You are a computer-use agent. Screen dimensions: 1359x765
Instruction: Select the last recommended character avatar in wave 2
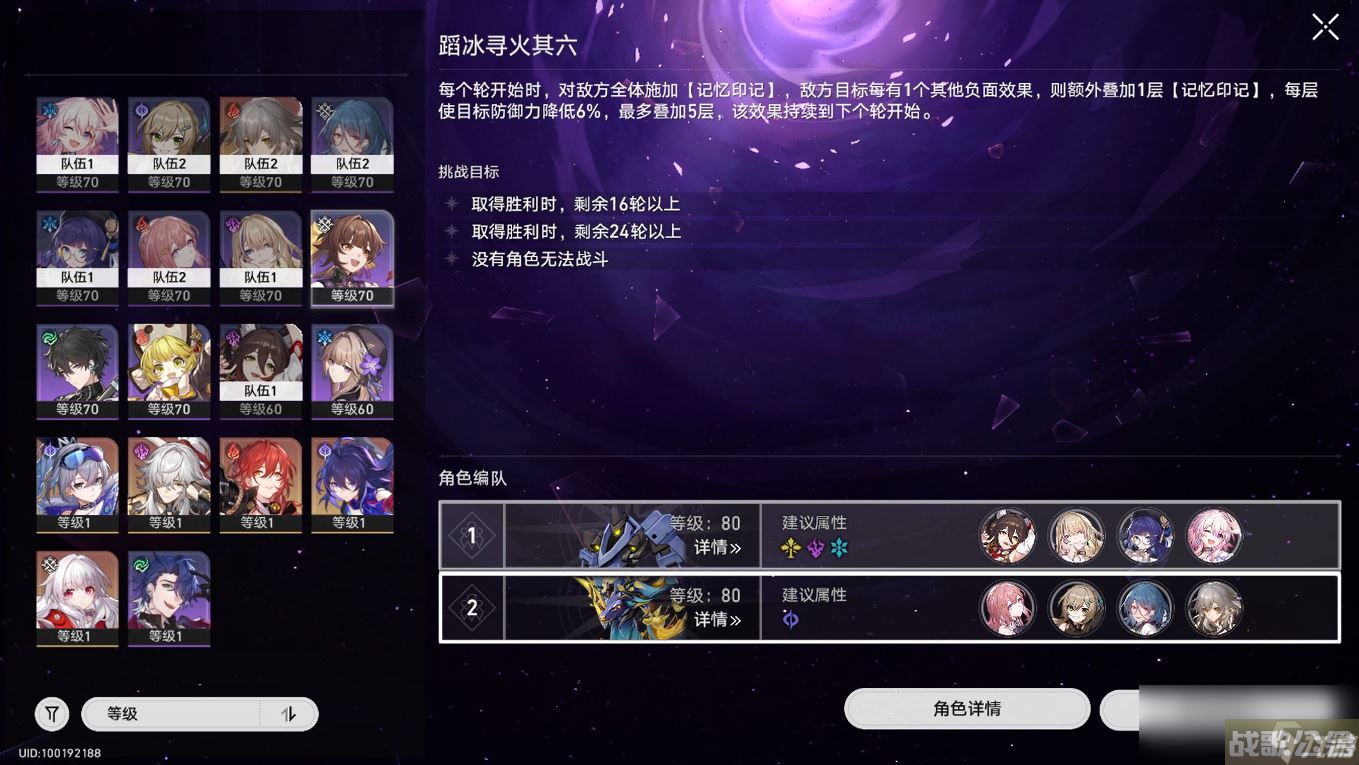[1213, 608]
